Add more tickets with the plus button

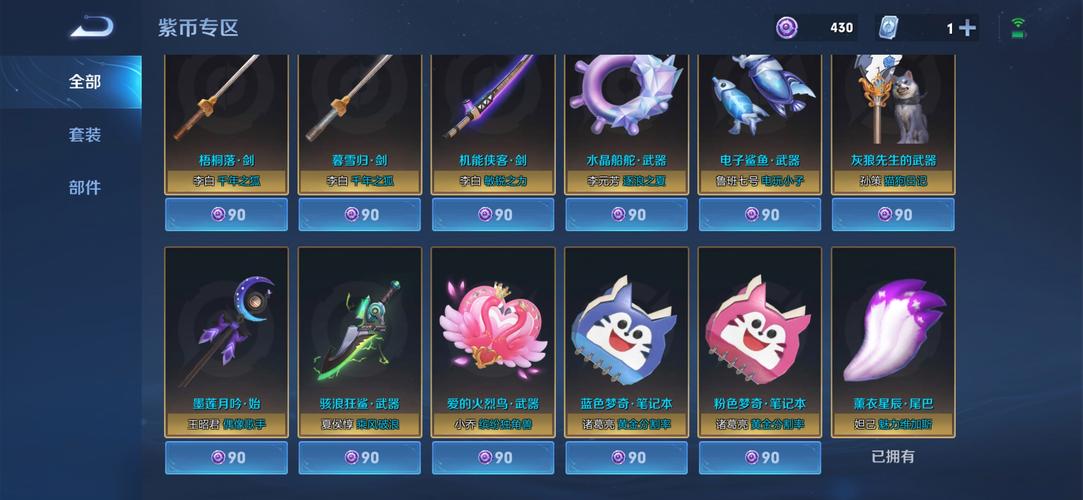click(x=967, y=28)
